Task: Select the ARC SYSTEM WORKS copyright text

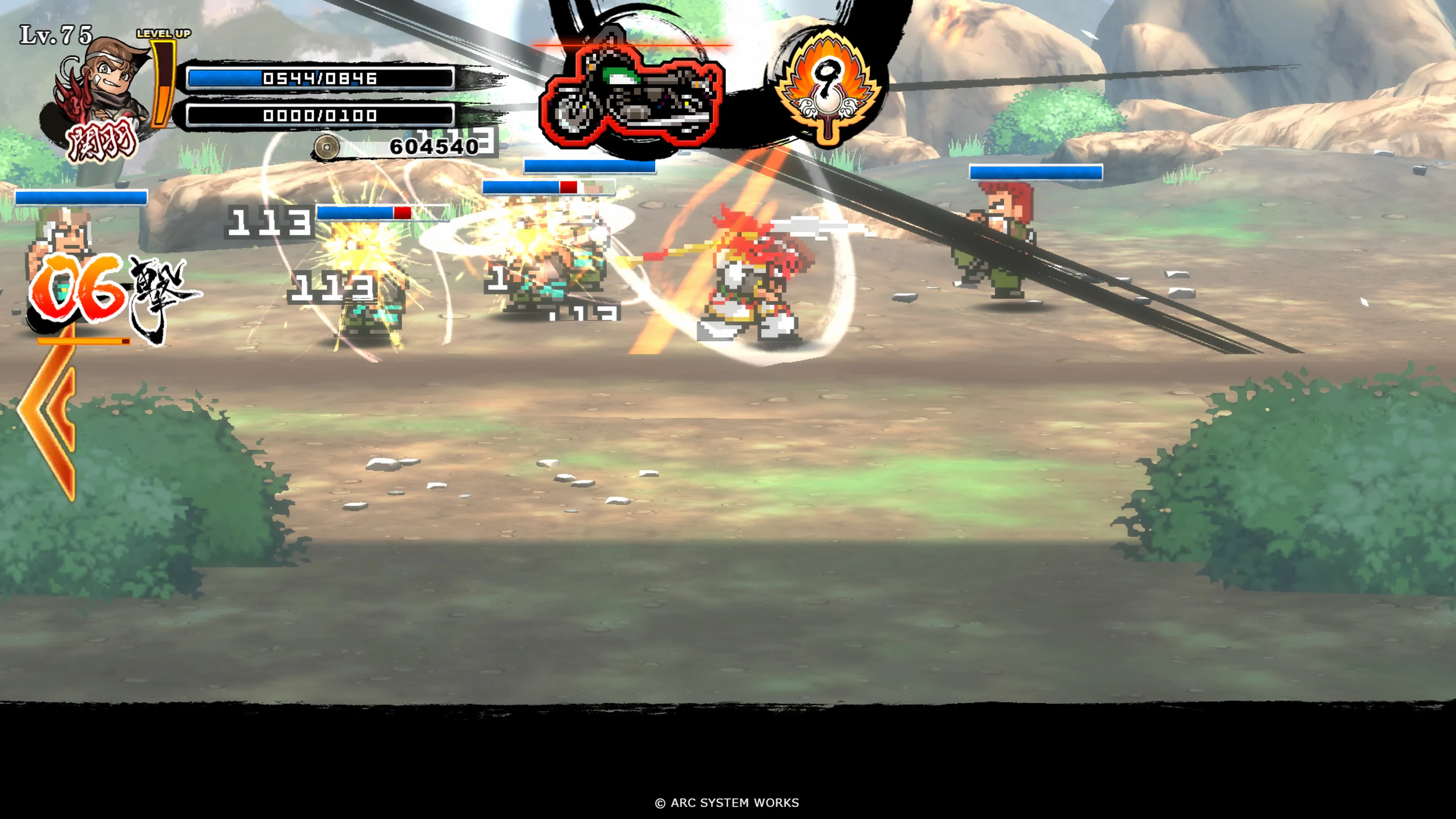Action: [x=728, y=803]
